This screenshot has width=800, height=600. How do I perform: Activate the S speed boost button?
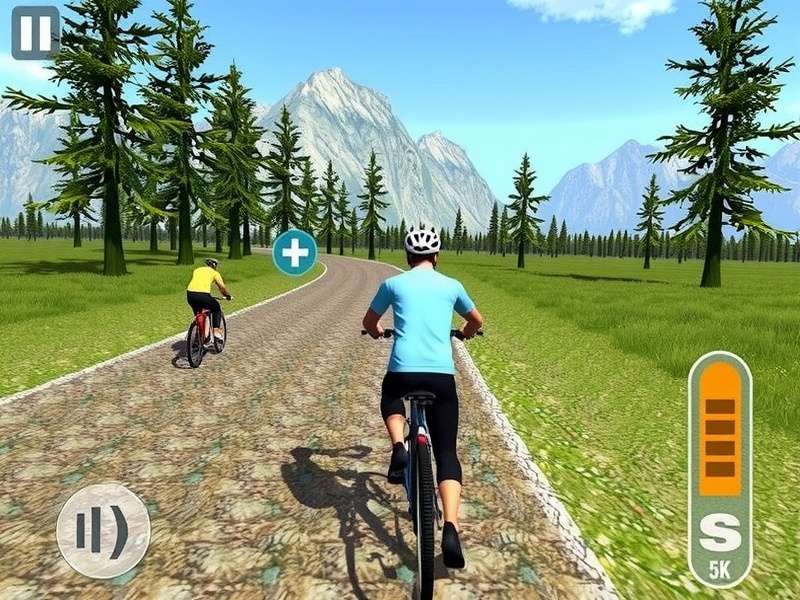(x=720, y=533)
